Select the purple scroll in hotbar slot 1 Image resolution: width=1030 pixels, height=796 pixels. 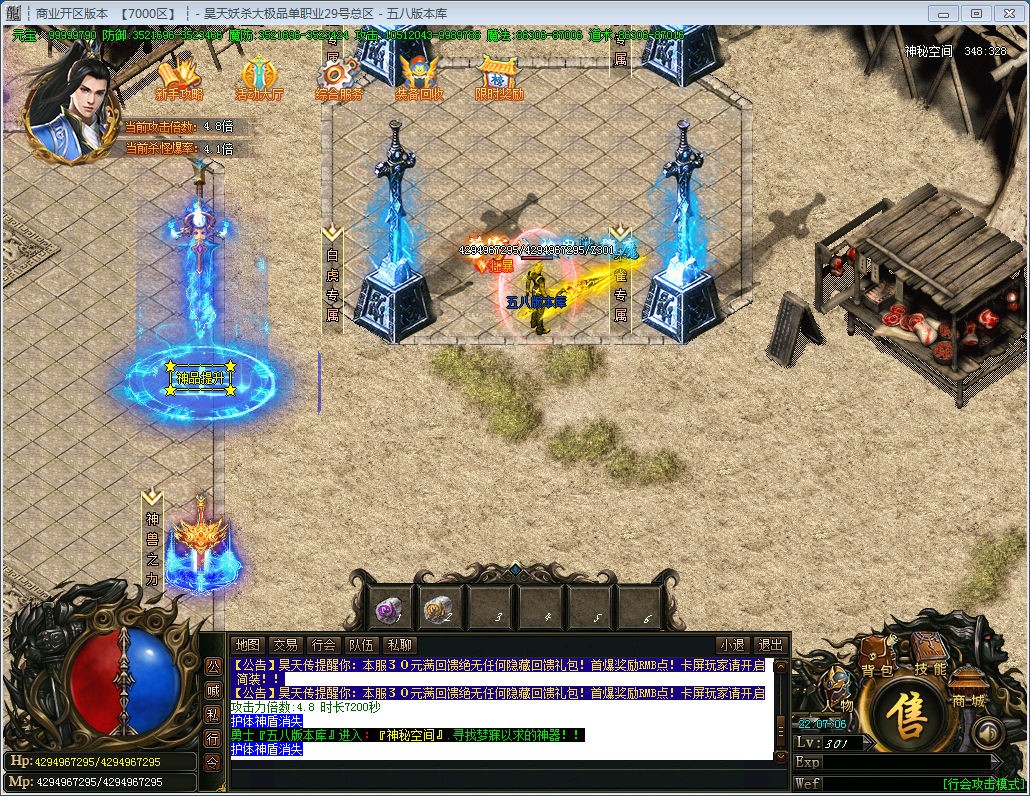(389, 609)
